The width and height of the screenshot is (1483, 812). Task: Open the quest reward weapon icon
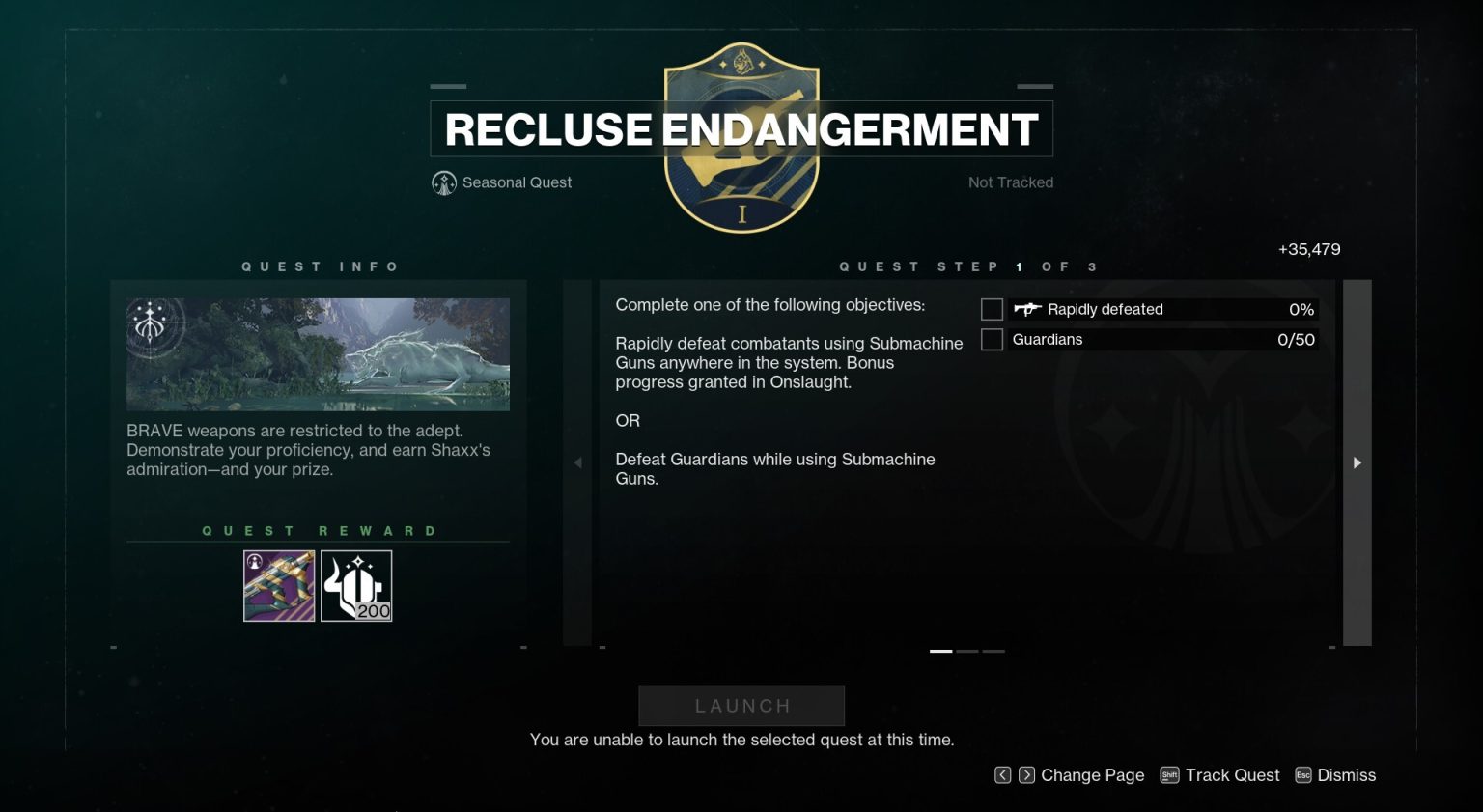278,585
